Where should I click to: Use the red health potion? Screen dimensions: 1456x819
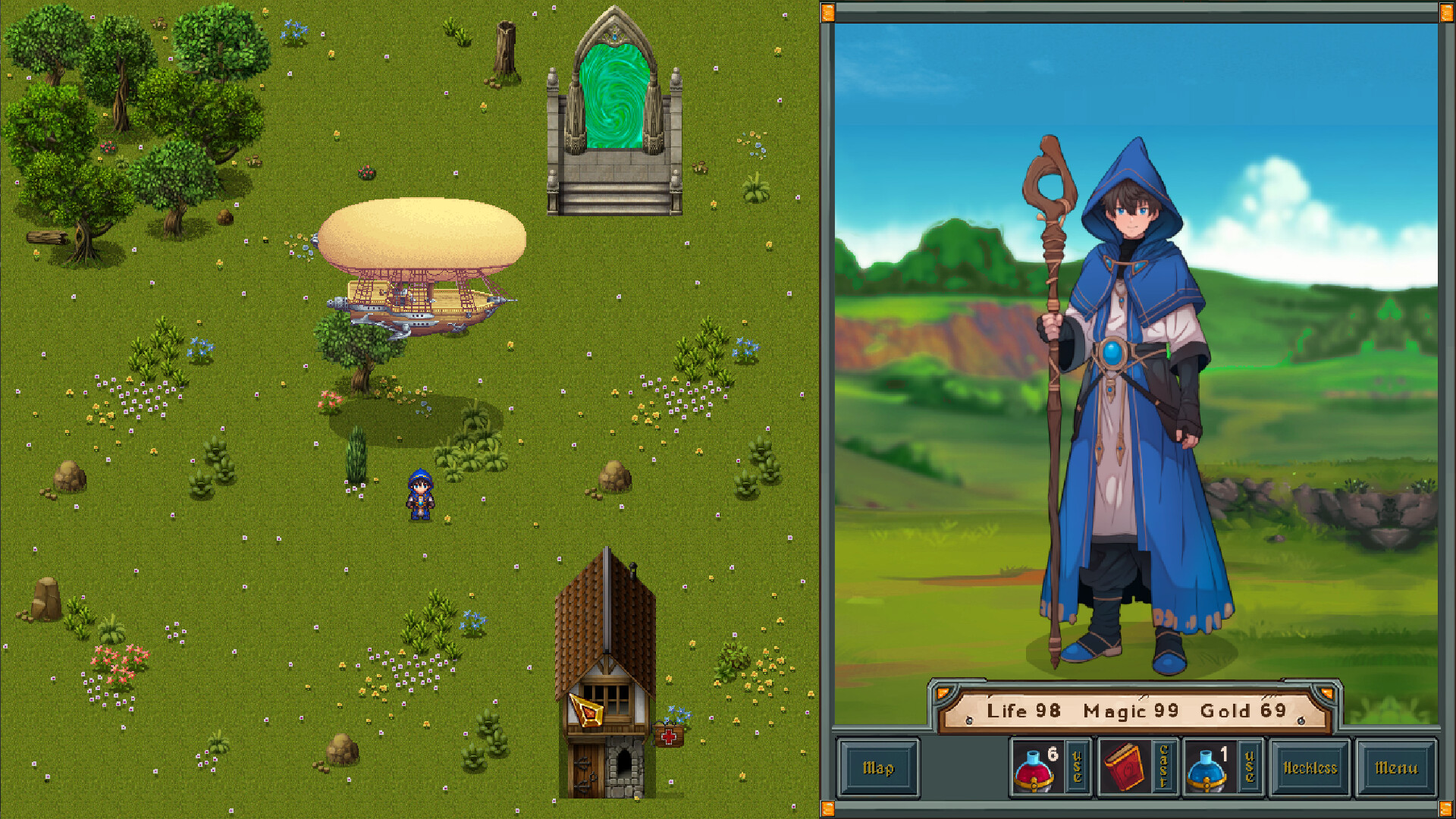(1076, 767)
